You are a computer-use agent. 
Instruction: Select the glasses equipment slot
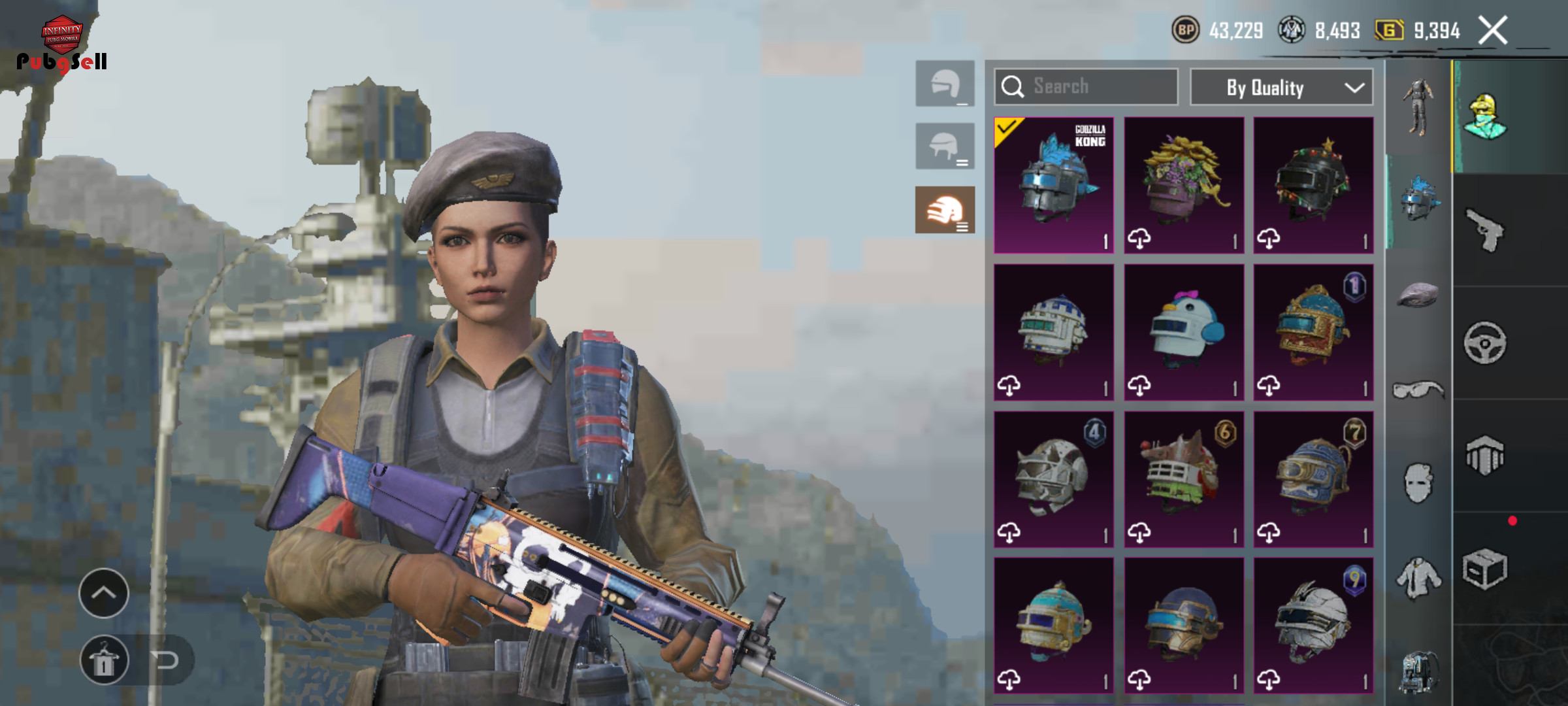point(1417,390)
